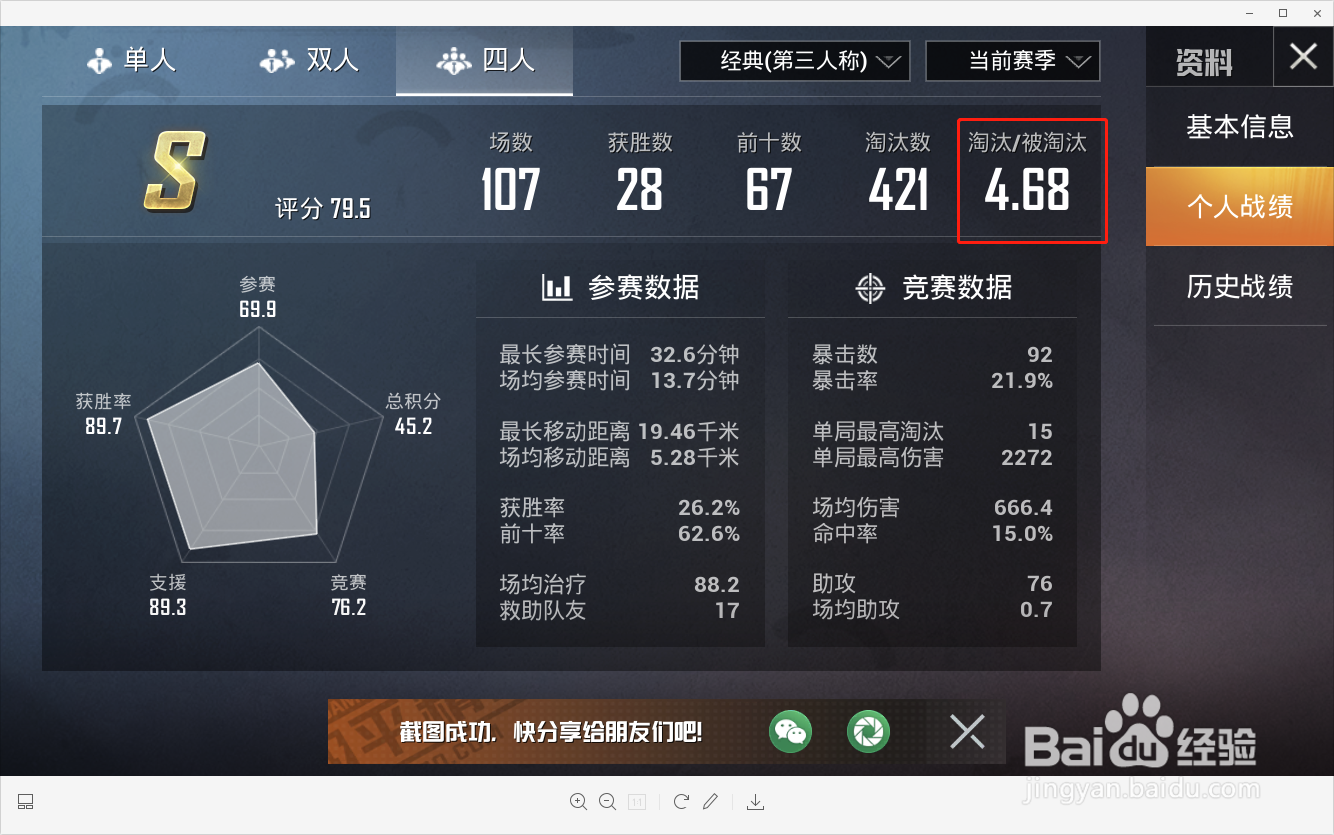Viewport: 1334px width, 835px height.
Task: Select the 单人 (solo) mode icon
Action: [99, 60]
